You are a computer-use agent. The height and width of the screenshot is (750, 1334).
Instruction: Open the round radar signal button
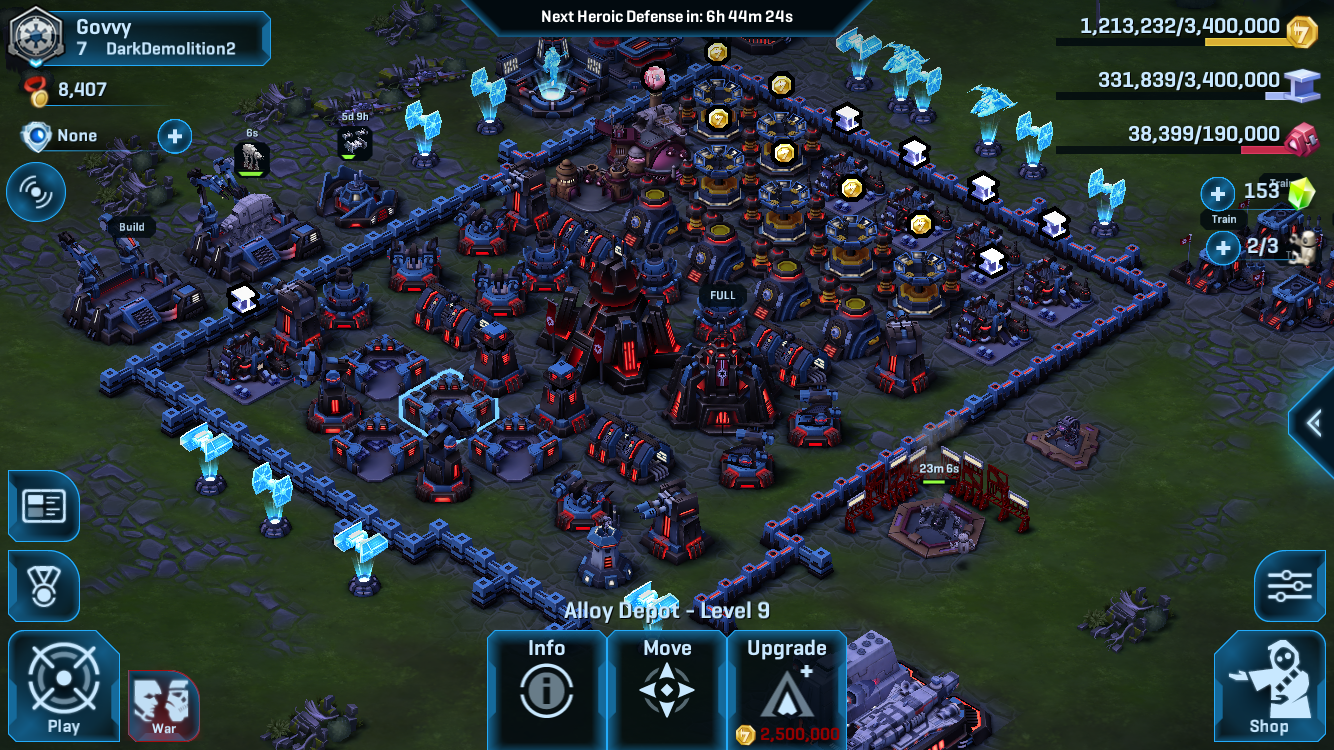[36, 193]
